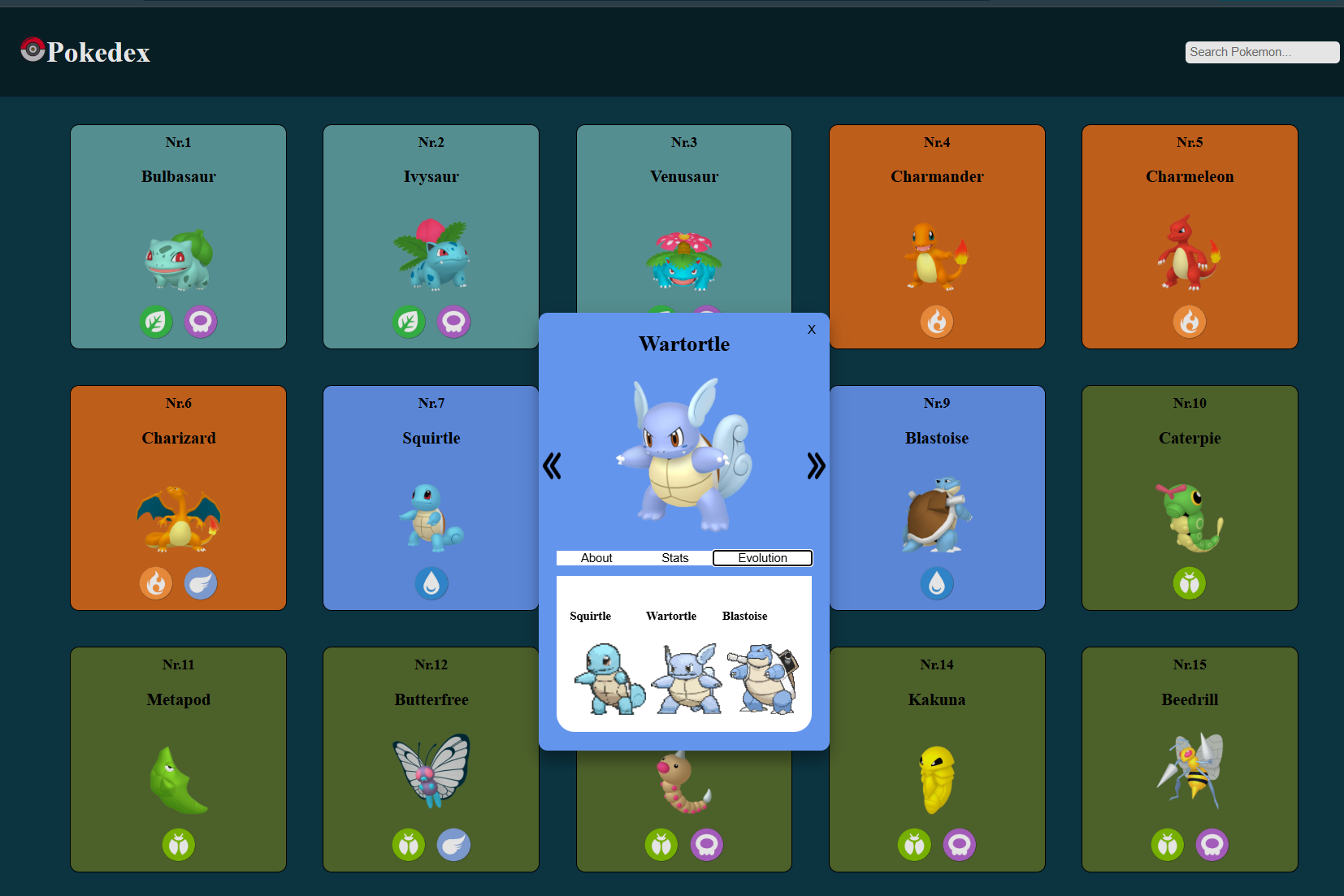Click the left arrow to view previous Pokemon

click(553, 465)
